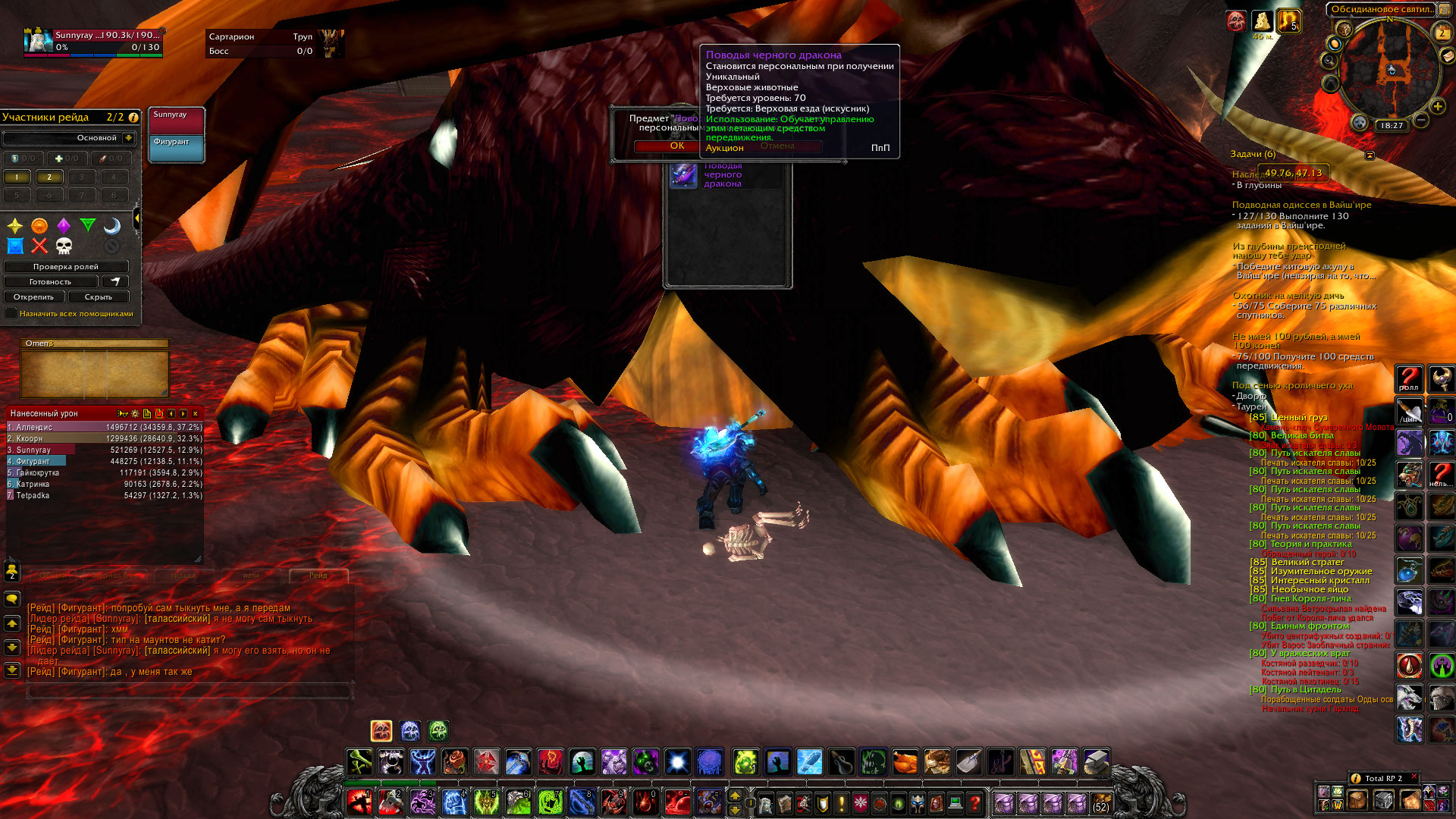
Task: Assign the yellow star raid marker
Action: pos(15,226)
